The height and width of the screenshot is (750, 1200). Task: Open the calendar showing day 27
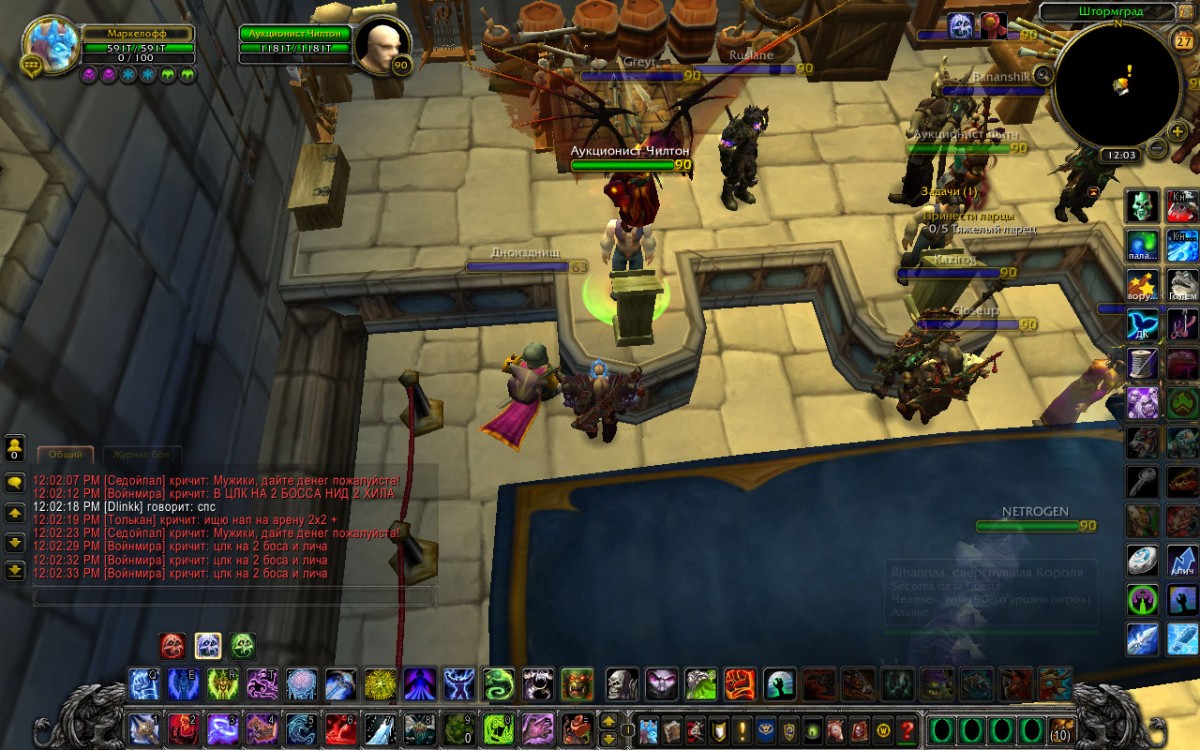1180,40
